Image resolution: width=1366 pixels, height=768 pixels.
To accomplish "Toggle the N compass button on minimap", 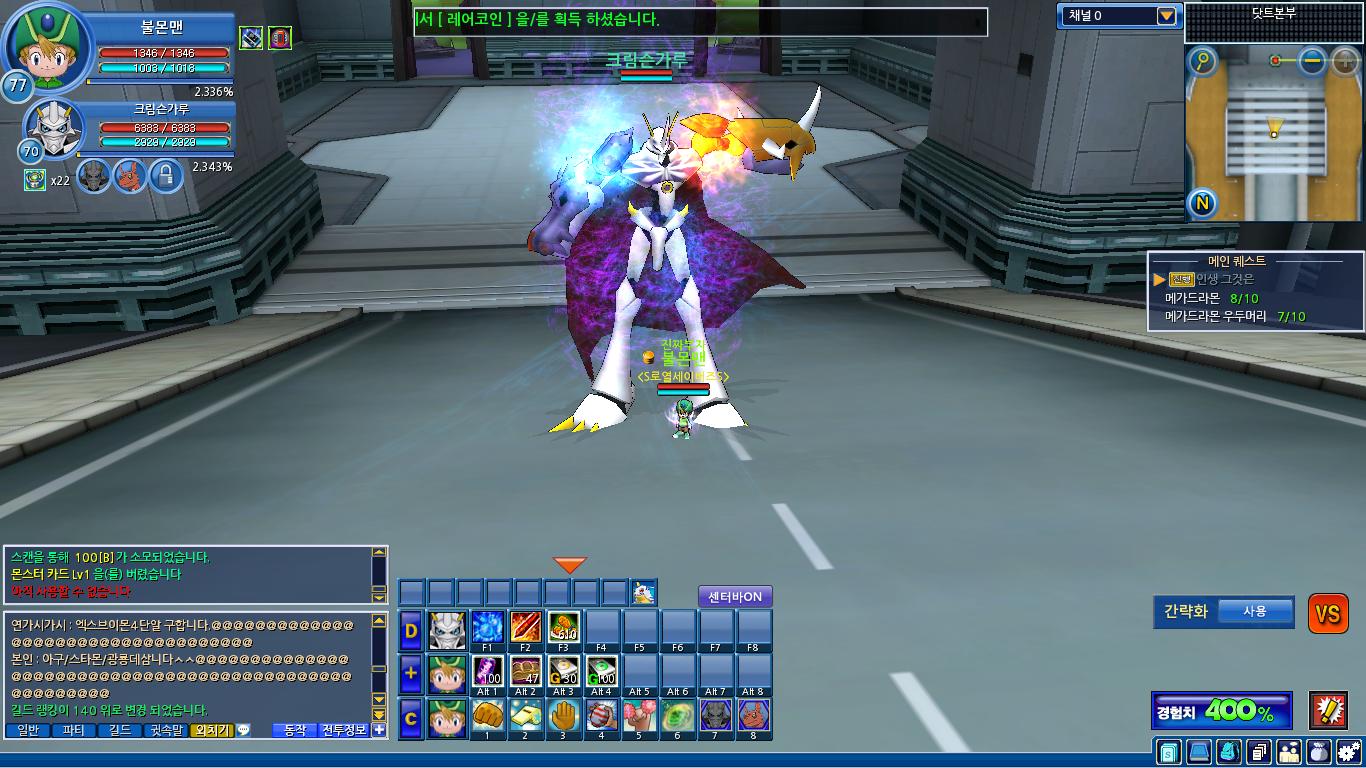I will point(1202,204).
